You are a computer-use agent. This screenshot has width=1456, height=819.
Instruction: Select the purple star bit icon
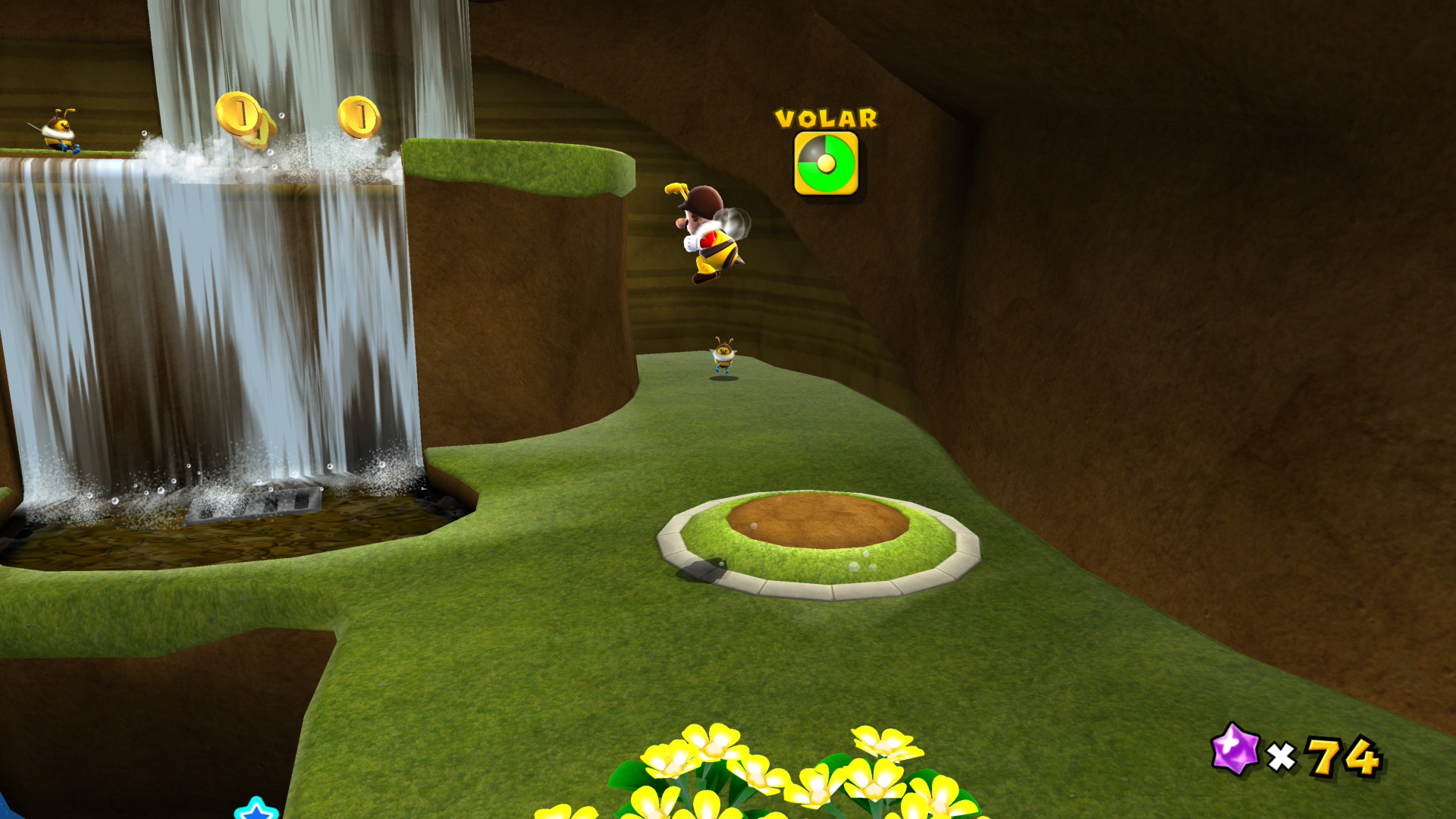point(1235,748)
